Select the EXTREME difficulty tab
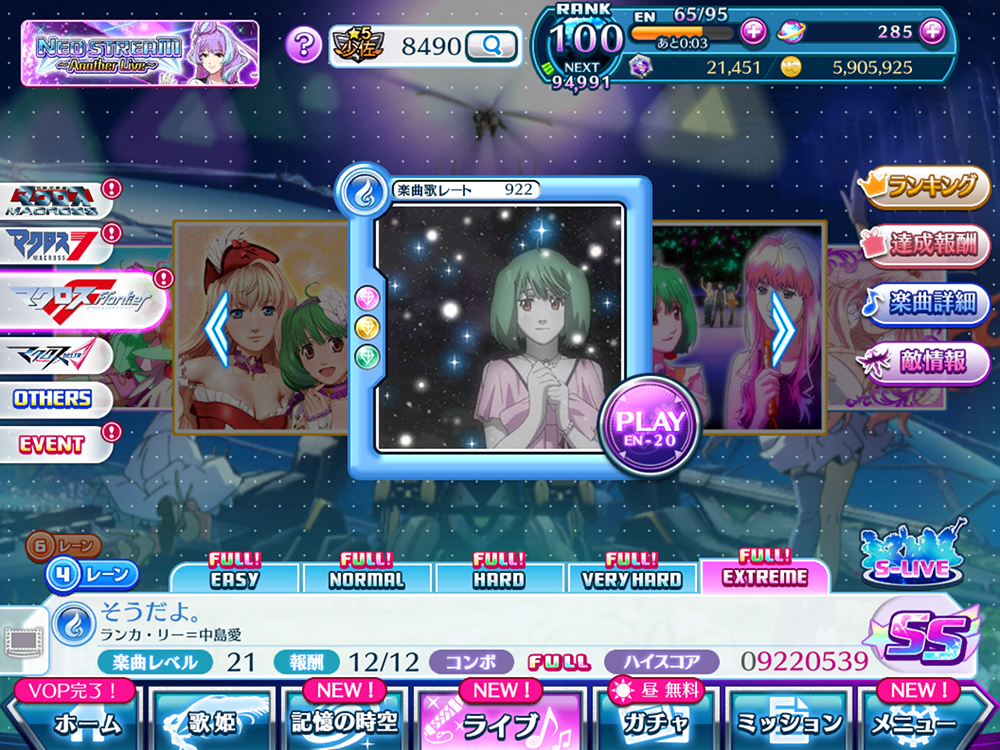 [x=765, y=576]
